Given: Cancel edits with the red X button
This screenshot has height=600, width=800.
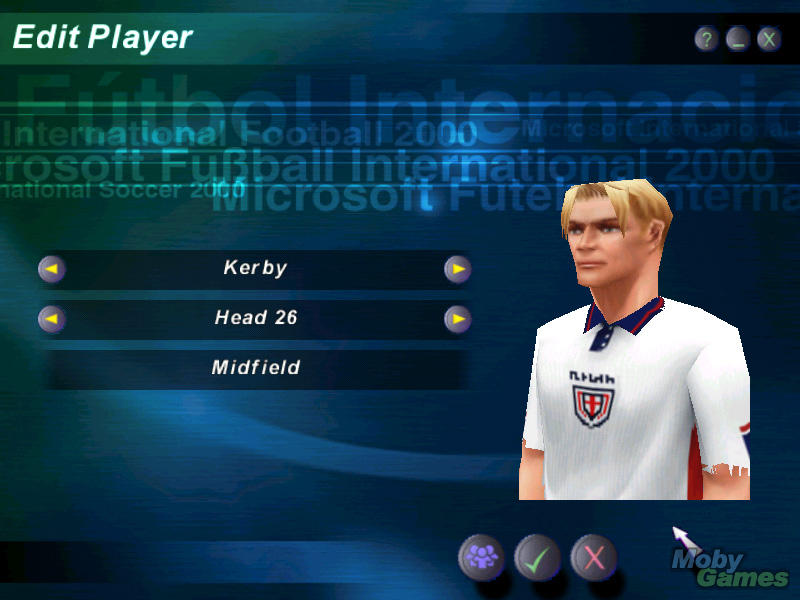Looking at the screenshot, I should tap(594, 557).
